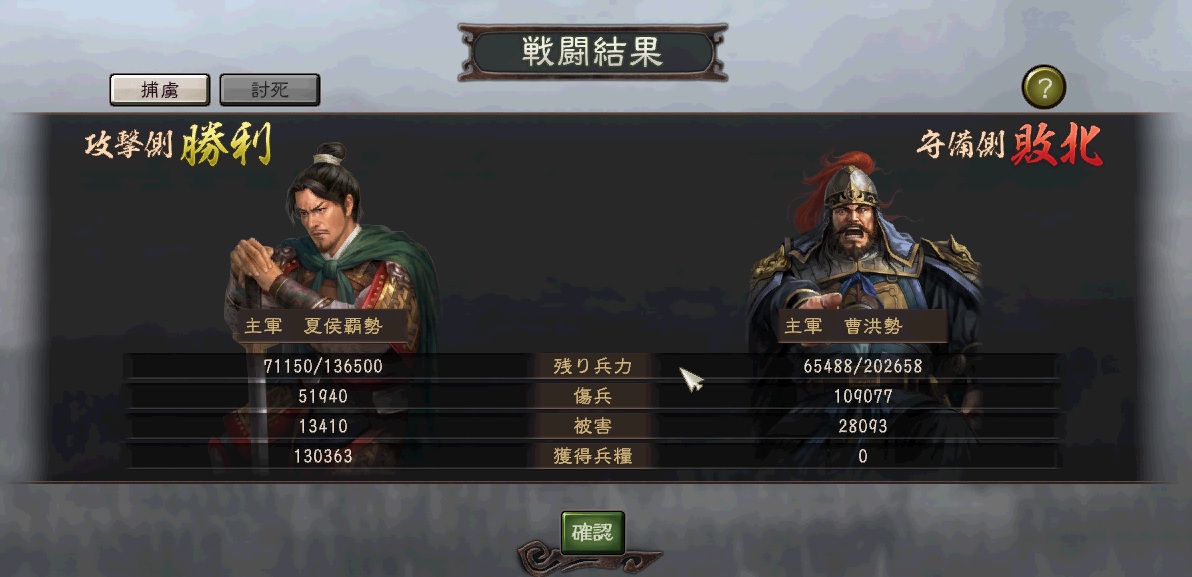
Task: Show the 討死 list
Action: [x=269, y=90]
